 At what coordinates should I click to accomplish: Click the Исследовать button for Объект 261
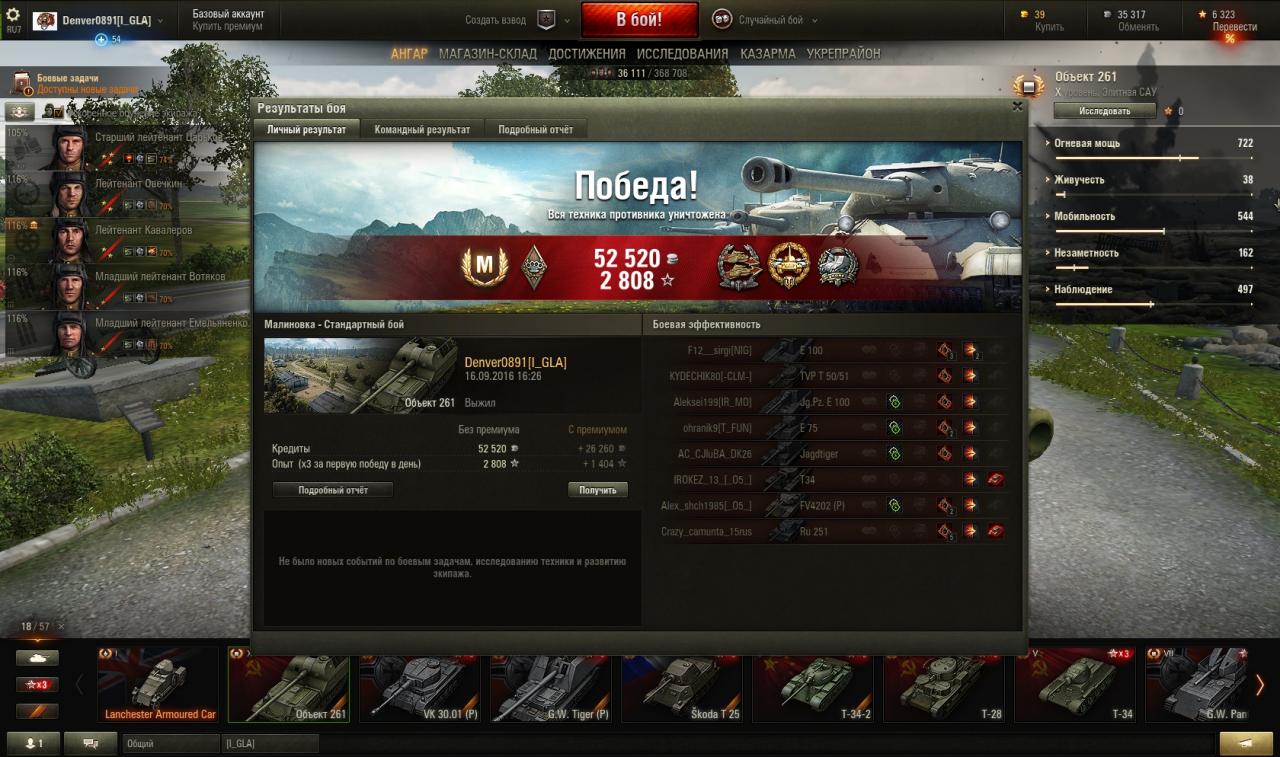(x=1104, y=111)
